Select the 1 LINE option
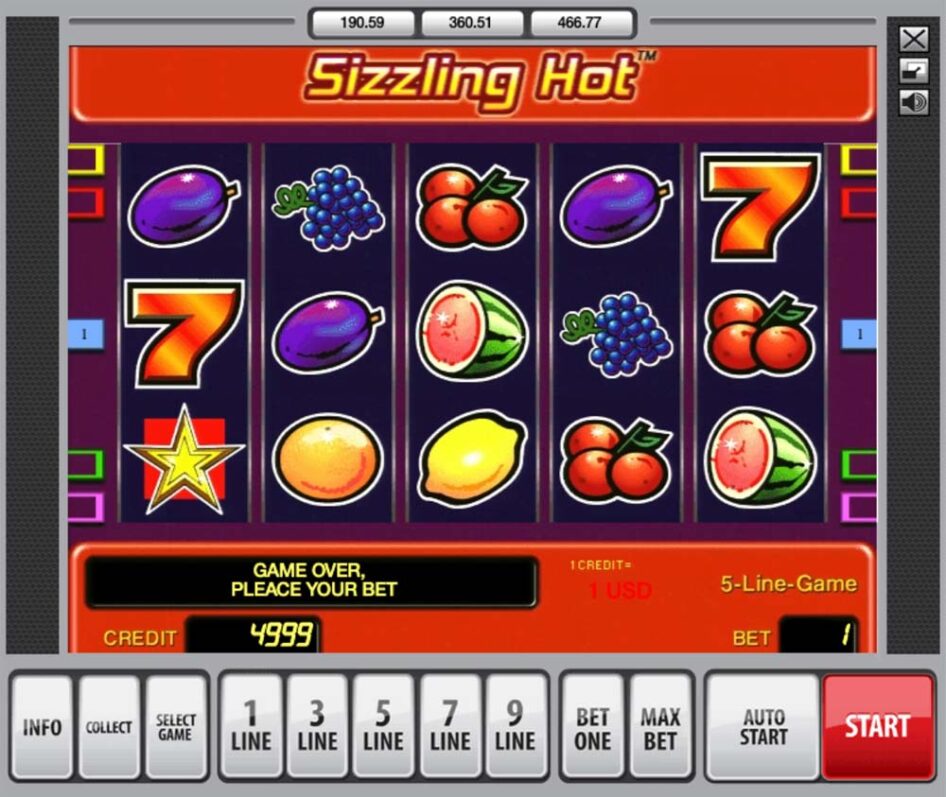 [251, 727]
